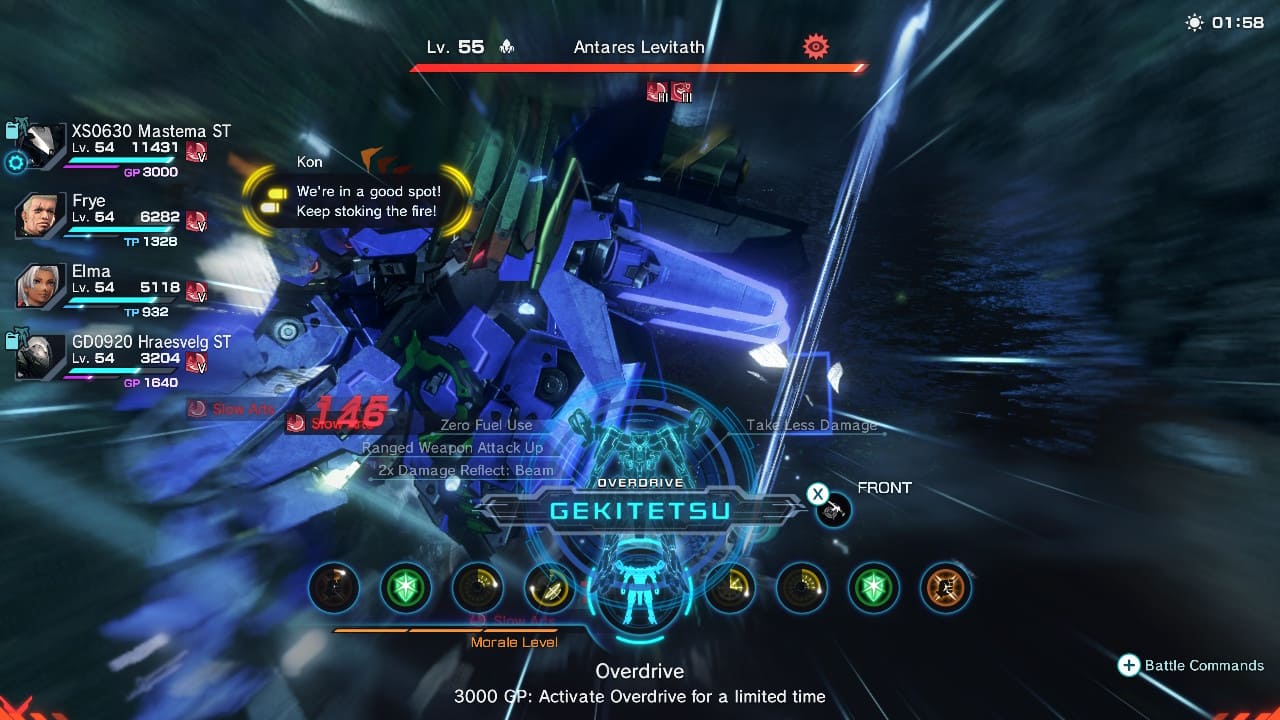This screenshot has height=720, width=1280.
Task: Target the FRONT appendage icon
Action: [834, 511]
